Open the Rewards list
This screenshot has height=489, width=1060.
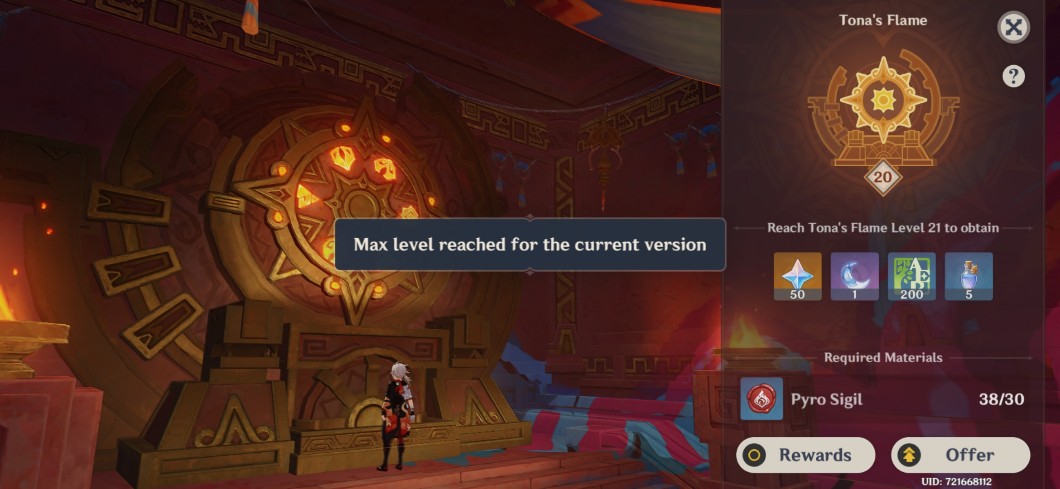tap(805, 455)
